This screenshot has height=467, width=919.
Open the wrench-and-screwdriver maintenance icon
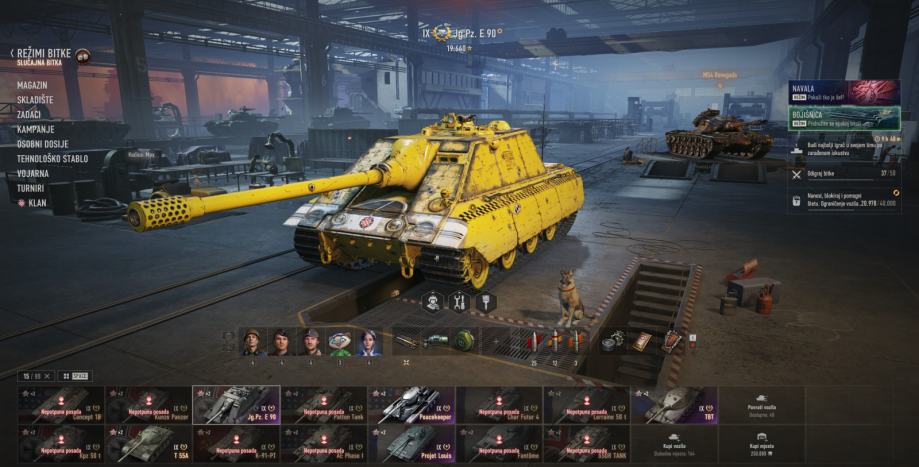click(459, 301)
